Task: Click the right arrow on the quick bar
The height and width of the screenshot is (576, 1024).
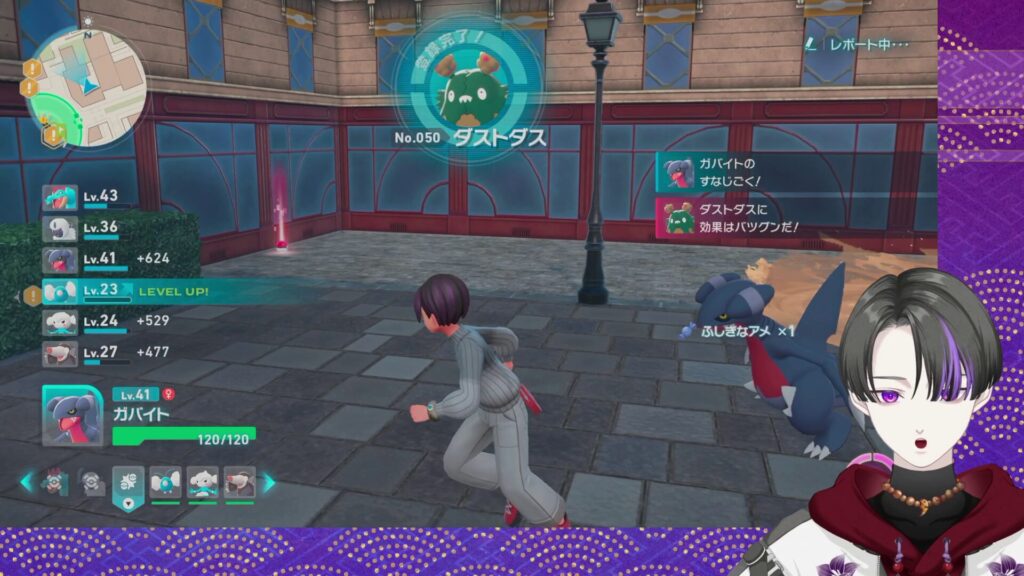Action: [269, 482]
